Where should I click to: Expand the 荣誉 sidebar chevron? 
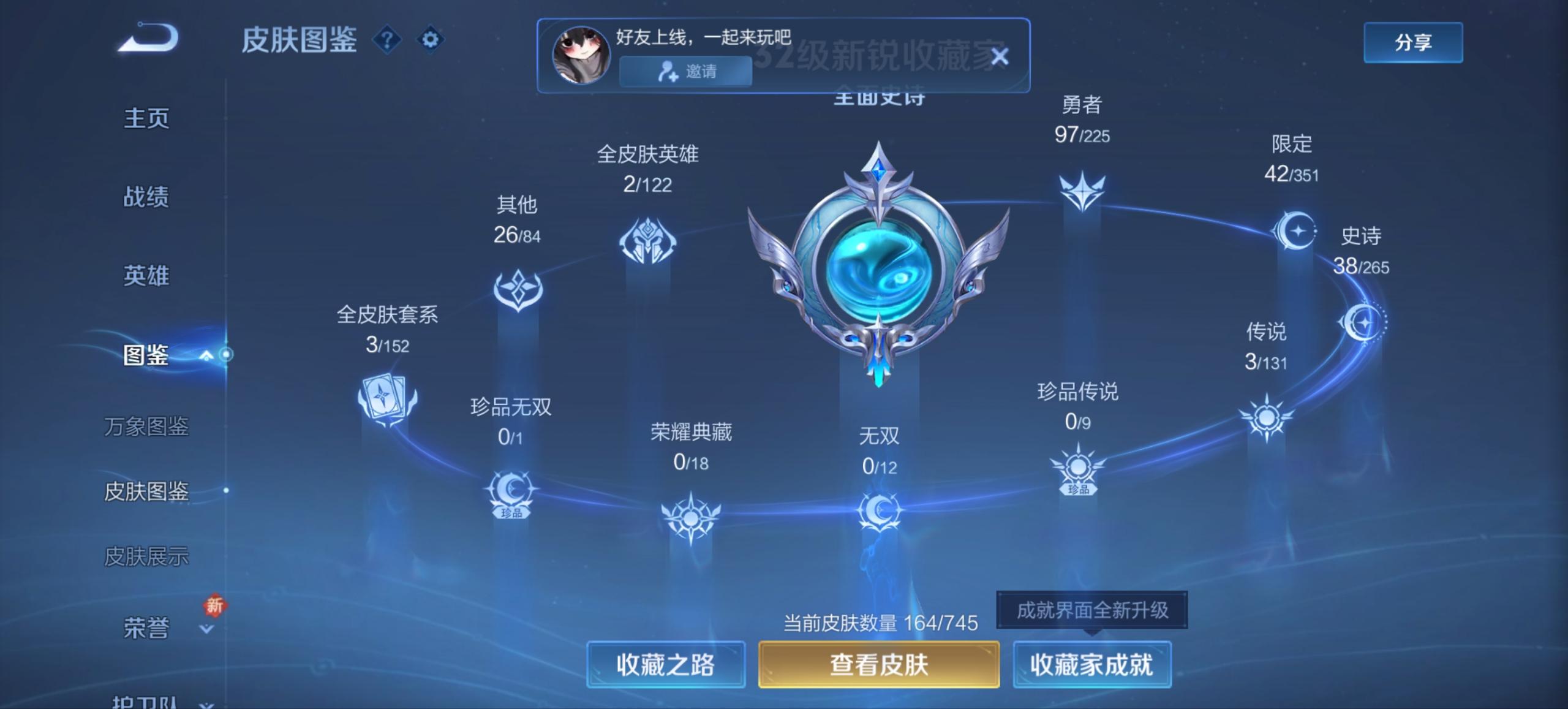coord(206,628)
